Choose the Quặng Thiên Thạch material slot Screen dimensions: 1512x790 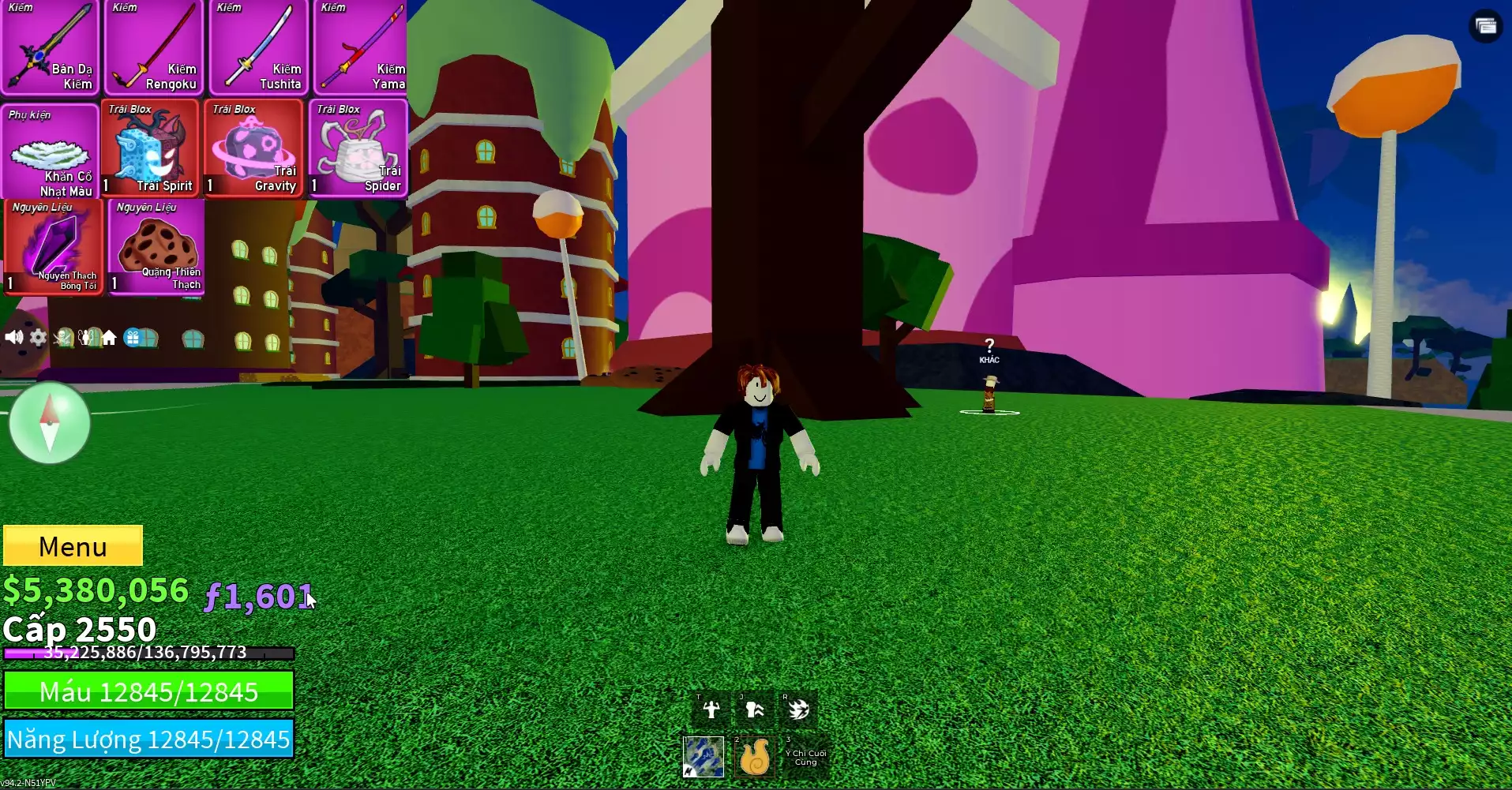(157, 247)
